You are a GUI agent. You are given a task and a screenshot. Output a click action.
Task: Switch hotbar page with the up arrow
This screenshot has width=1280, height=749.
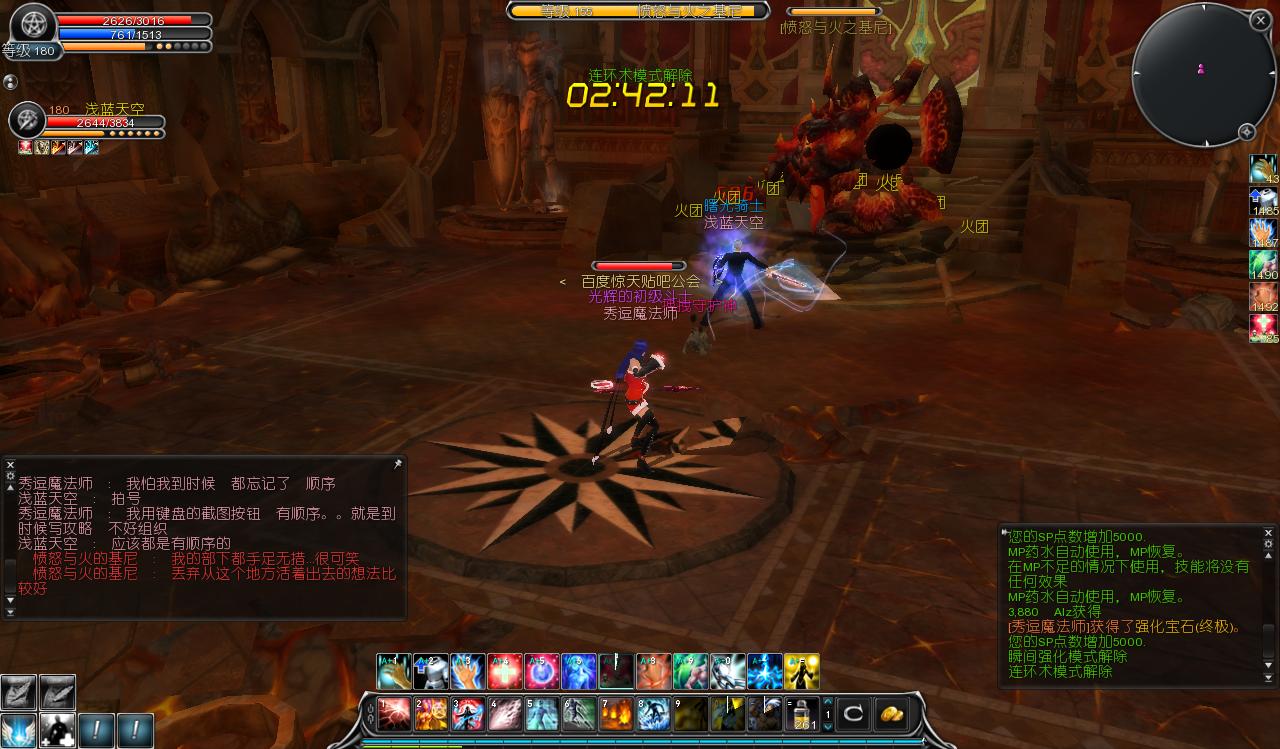click(x=827, y=703)
